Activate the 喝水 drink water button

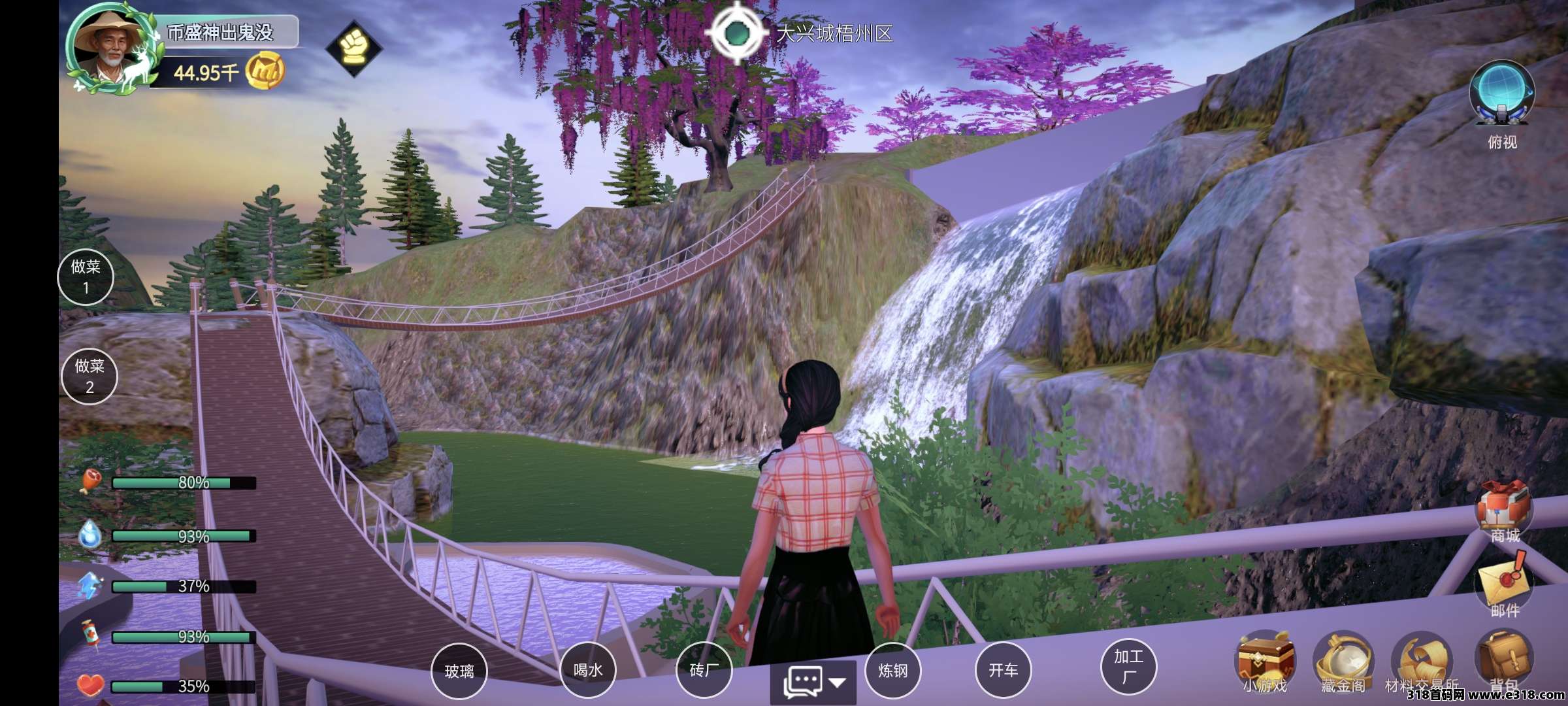588,669
